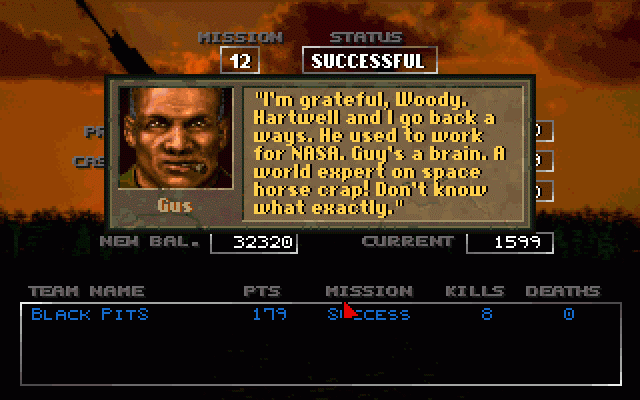Click Gus's dialogue text to continue

383,152
